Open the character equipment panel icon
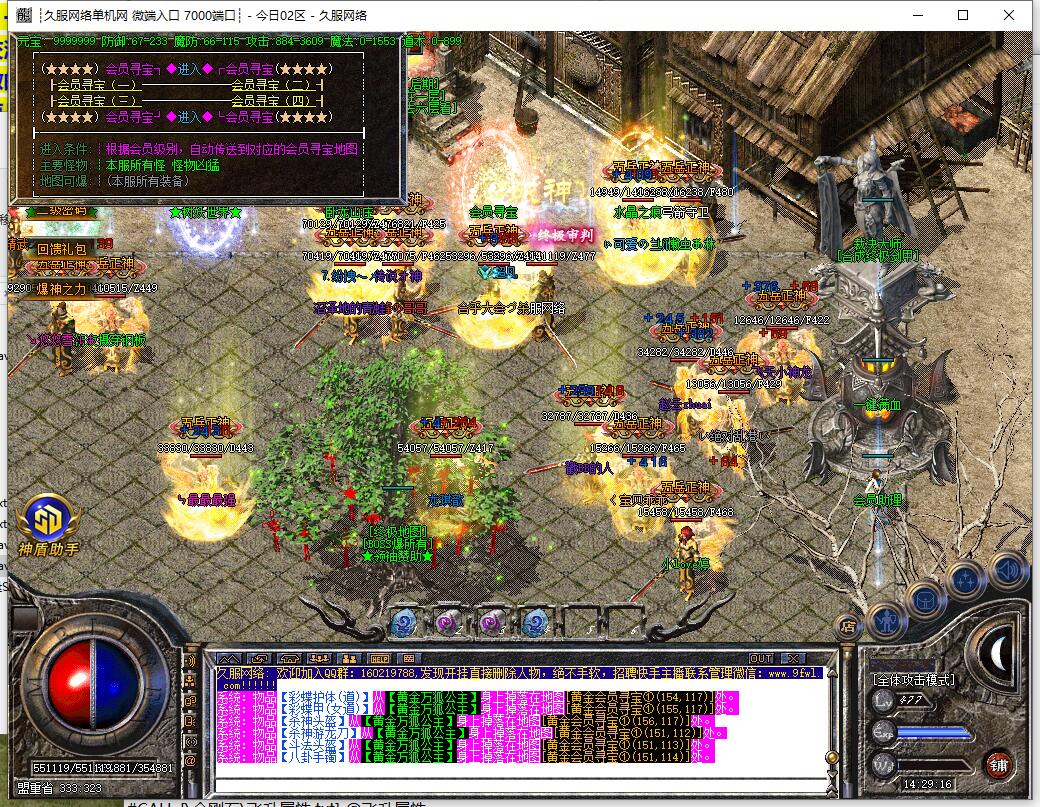 886,620
